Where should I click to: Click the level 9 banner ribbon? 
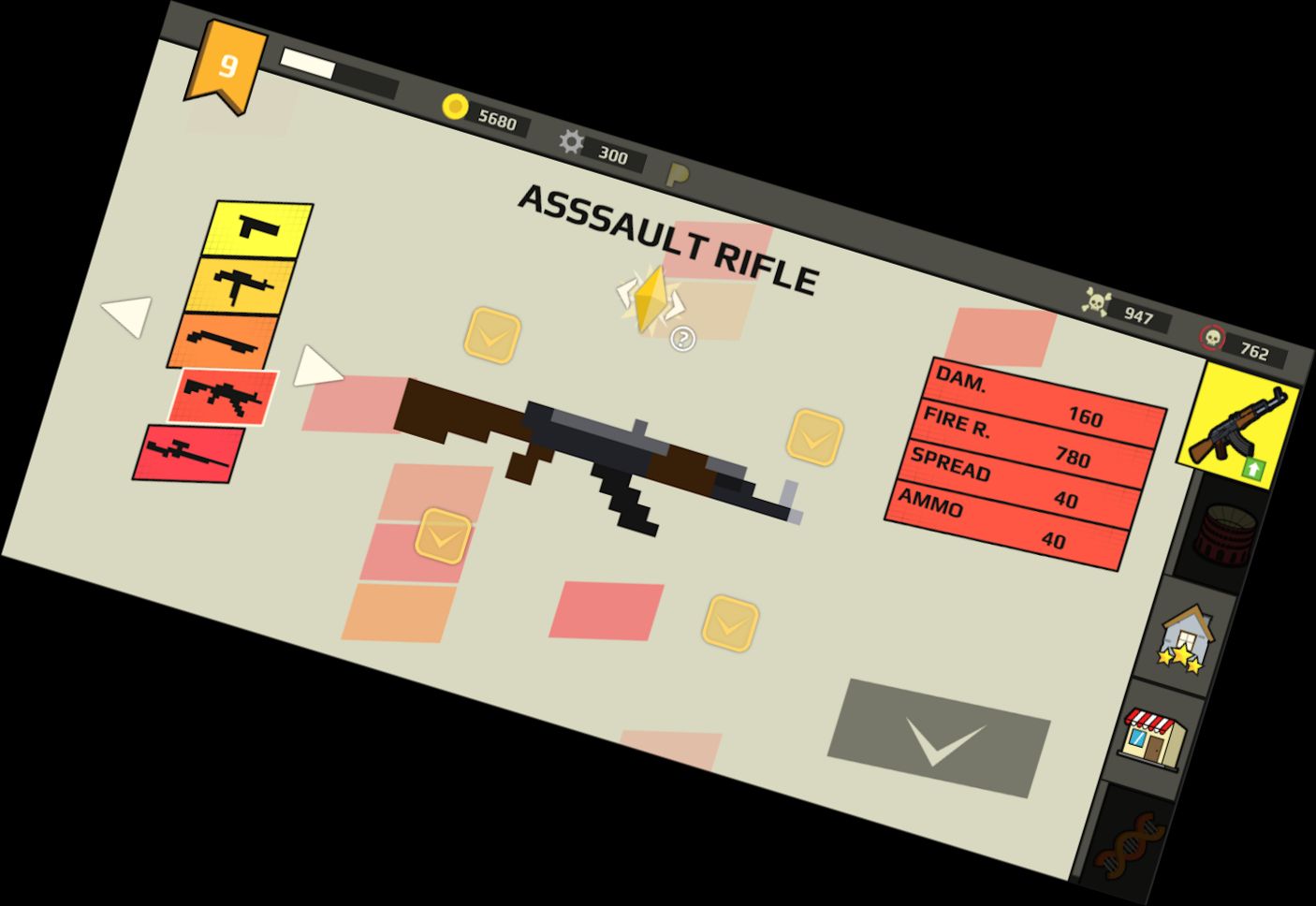pyautogui.click(x=227, y=66)
